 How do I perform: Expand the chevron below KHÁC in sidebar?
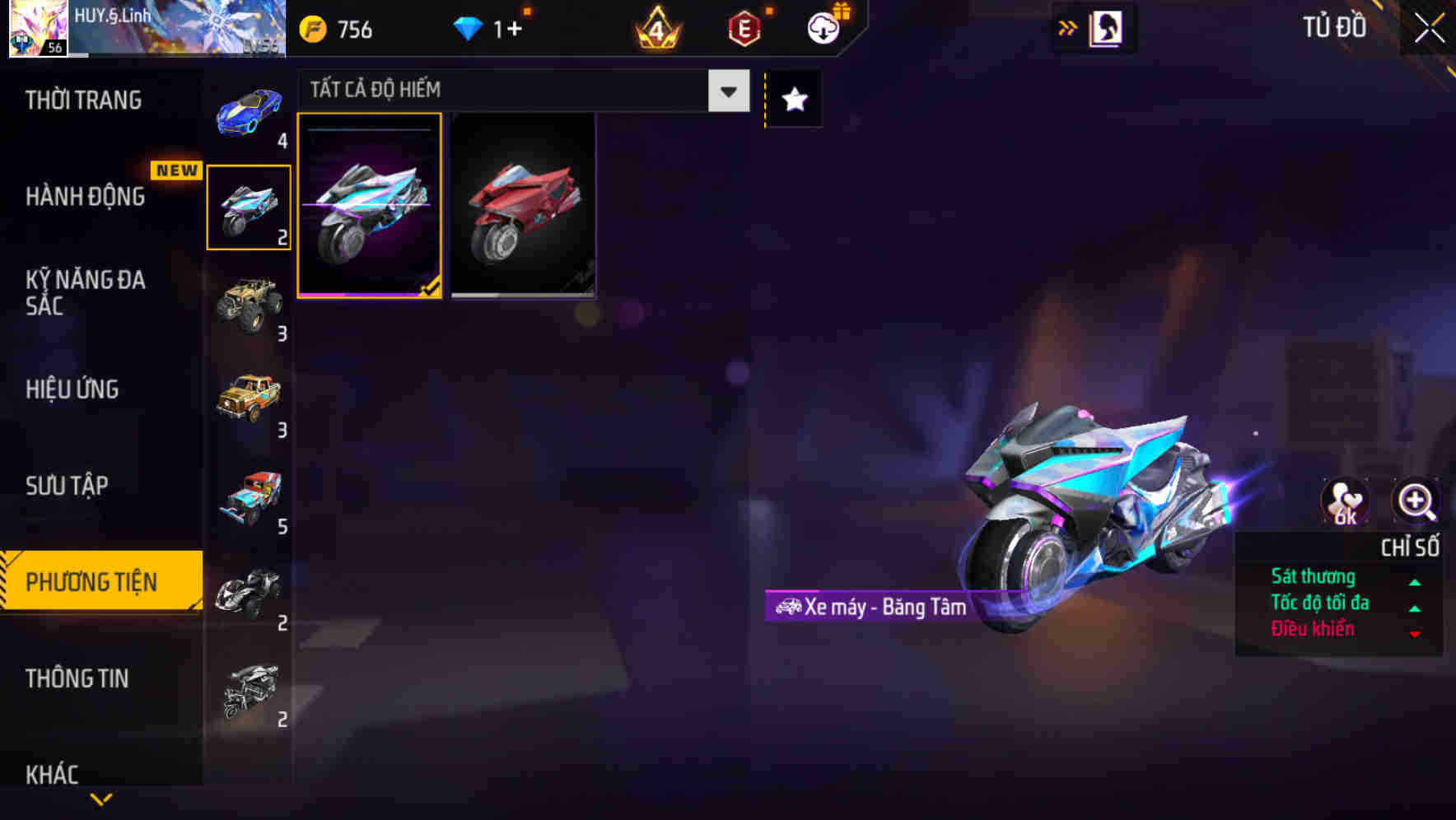pyautogui.click(x=100, y=799)
